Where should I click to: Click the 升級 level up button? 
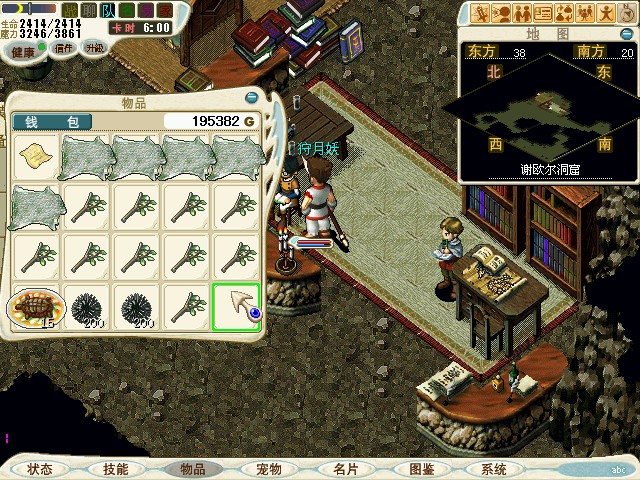point(95,48)
